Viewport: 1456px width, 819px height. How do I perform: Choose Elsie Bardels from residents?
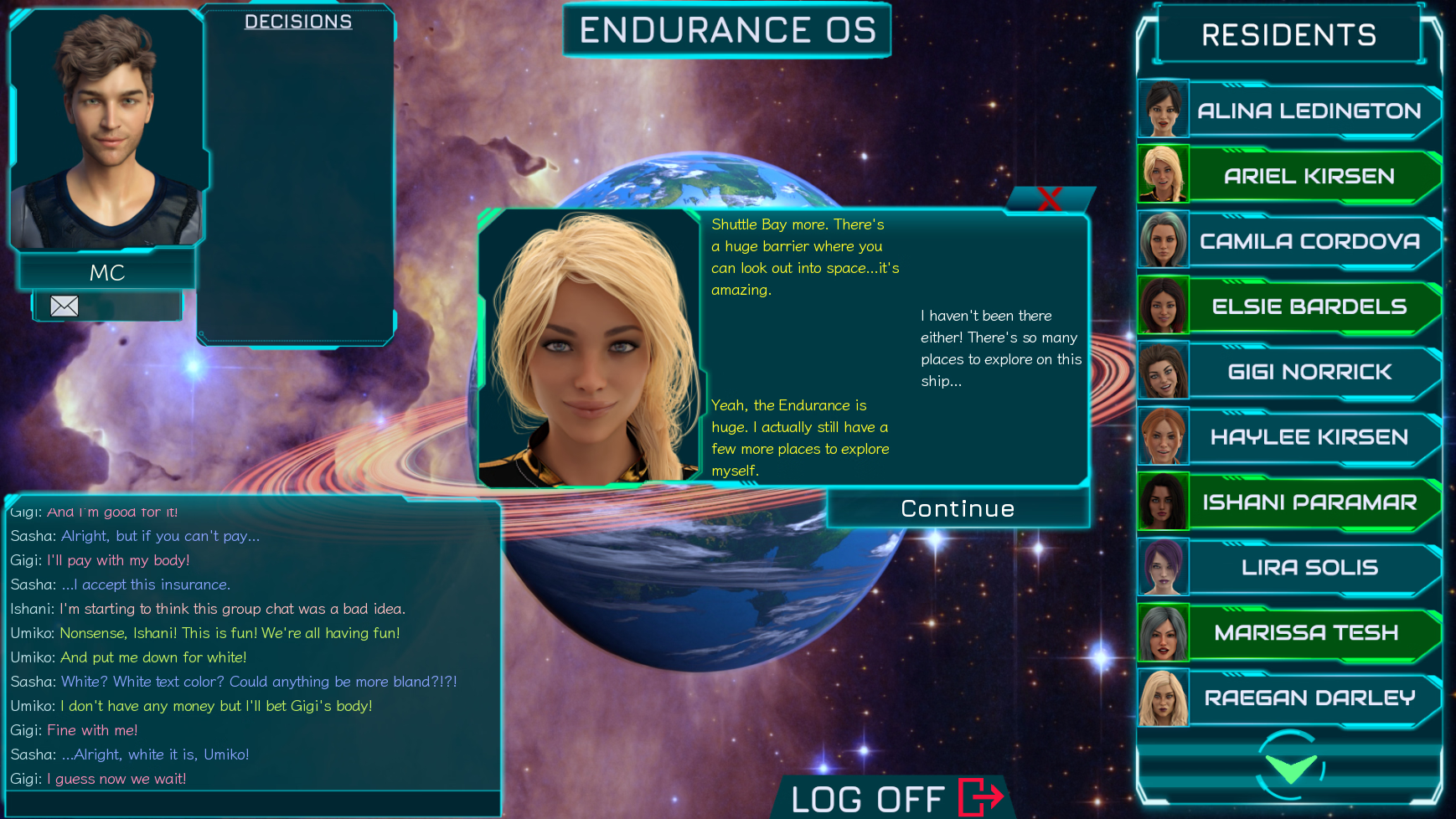(x=1308, y=306)
